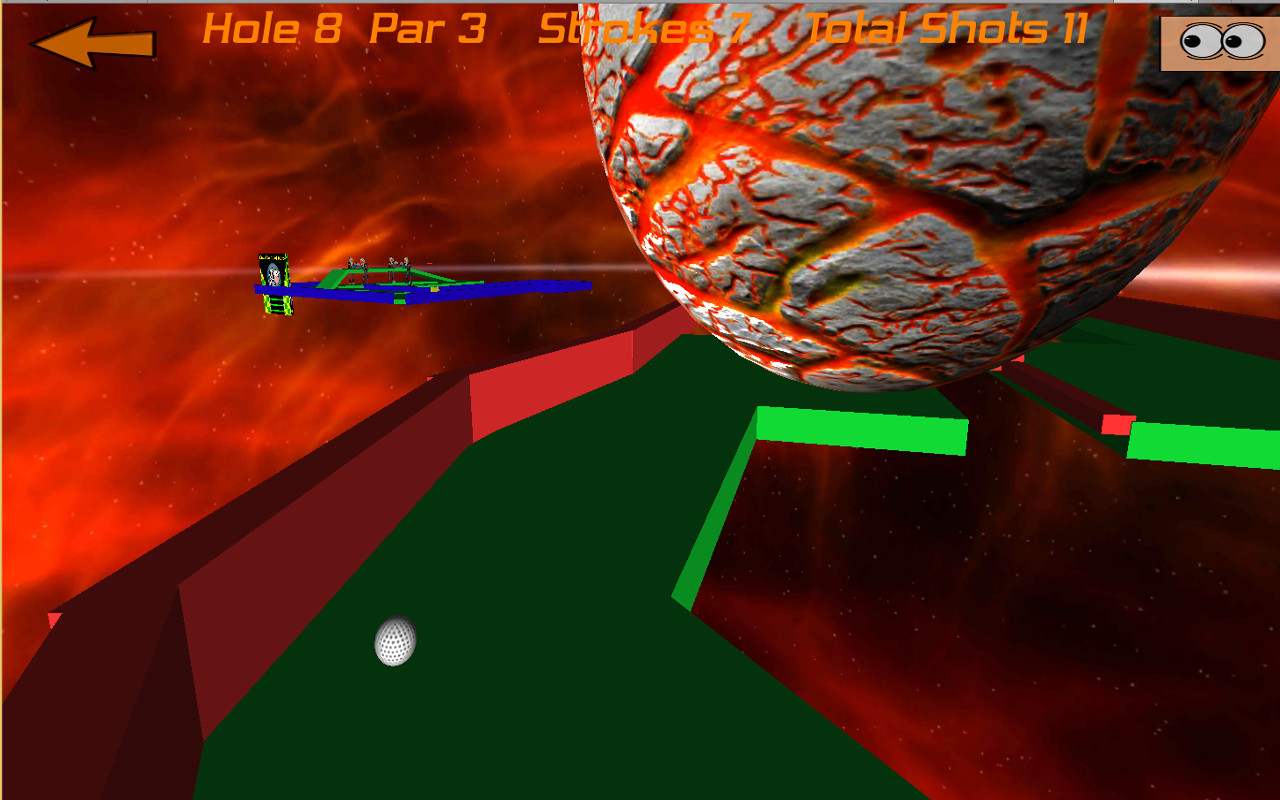Select the white golf ball
The image size is (1280, 800).
(394, 642)
